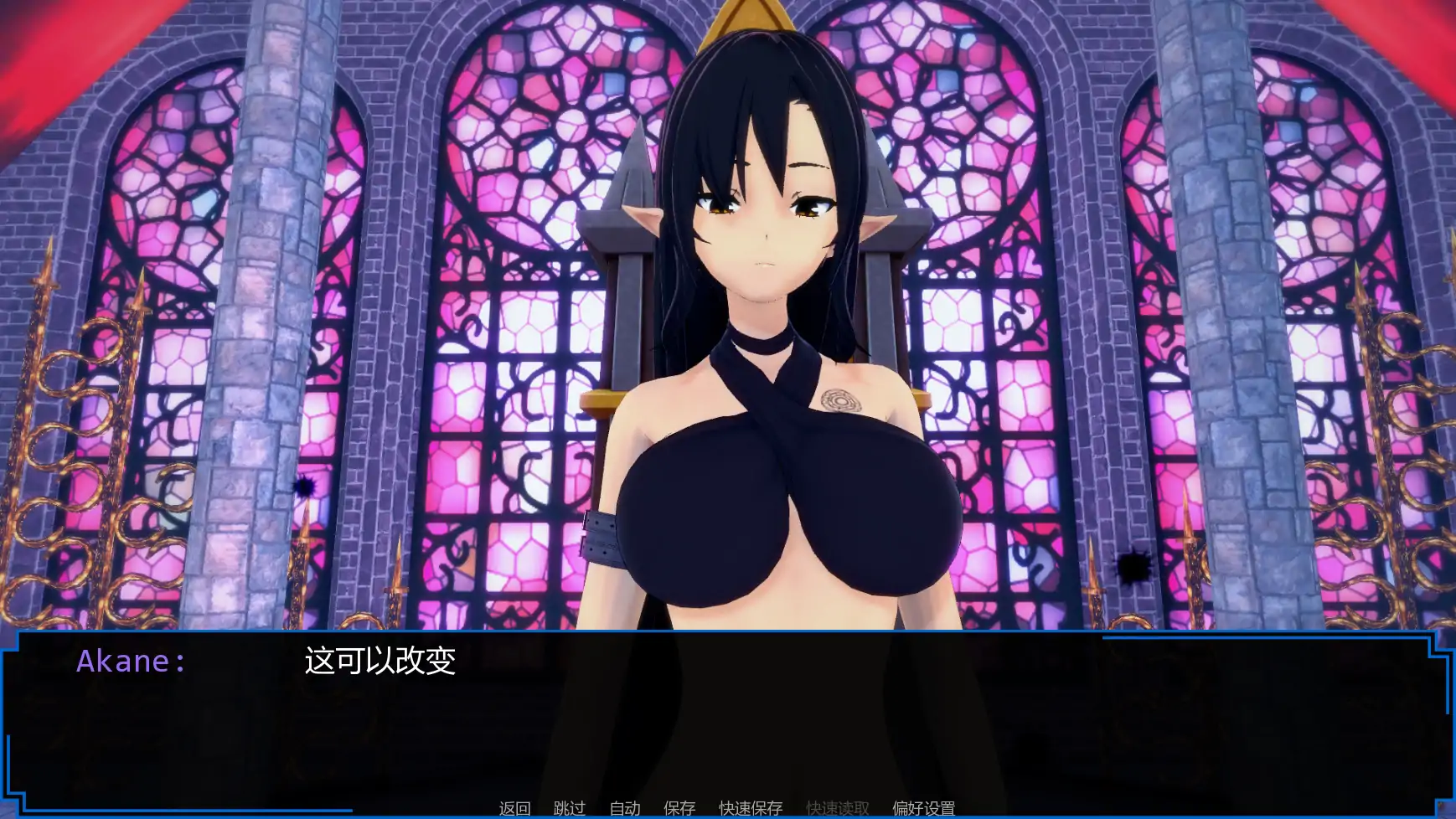Viewport: 1456px width, 819px height.
Task: Skip dialogue using the 跳过 button
Action: click(569, 807)
